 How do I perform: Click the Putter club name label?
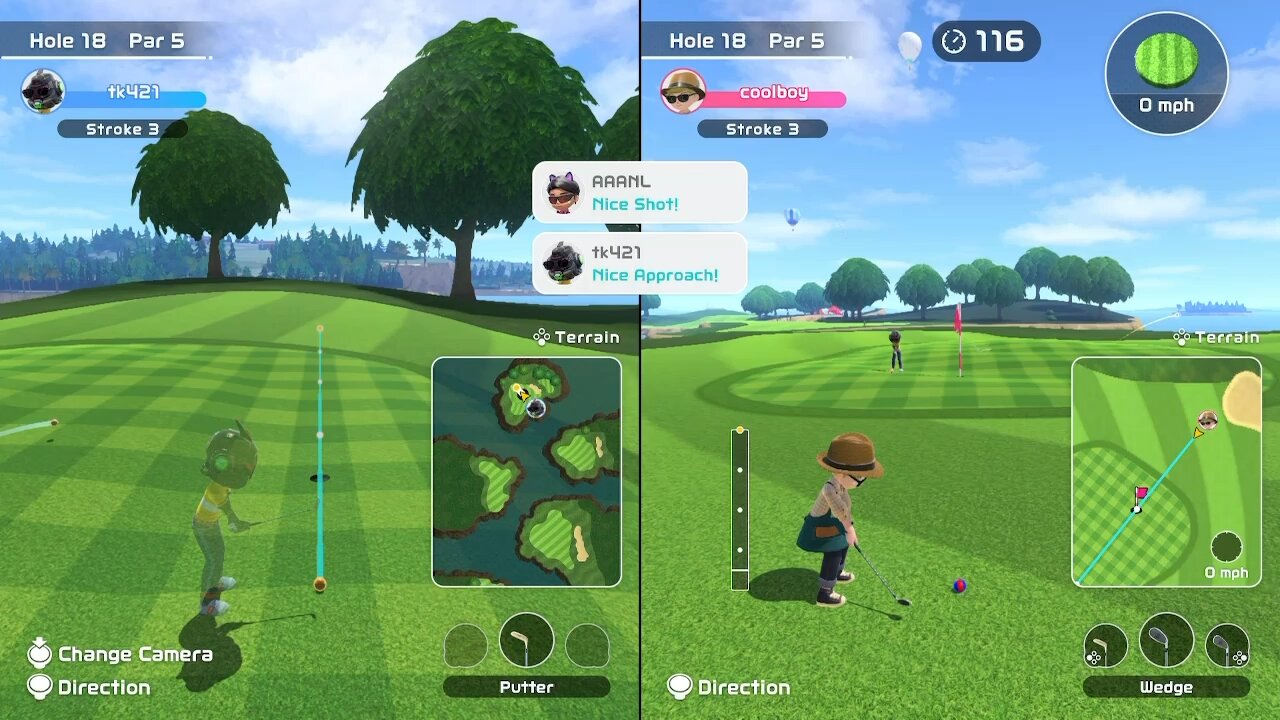(526, 687)
